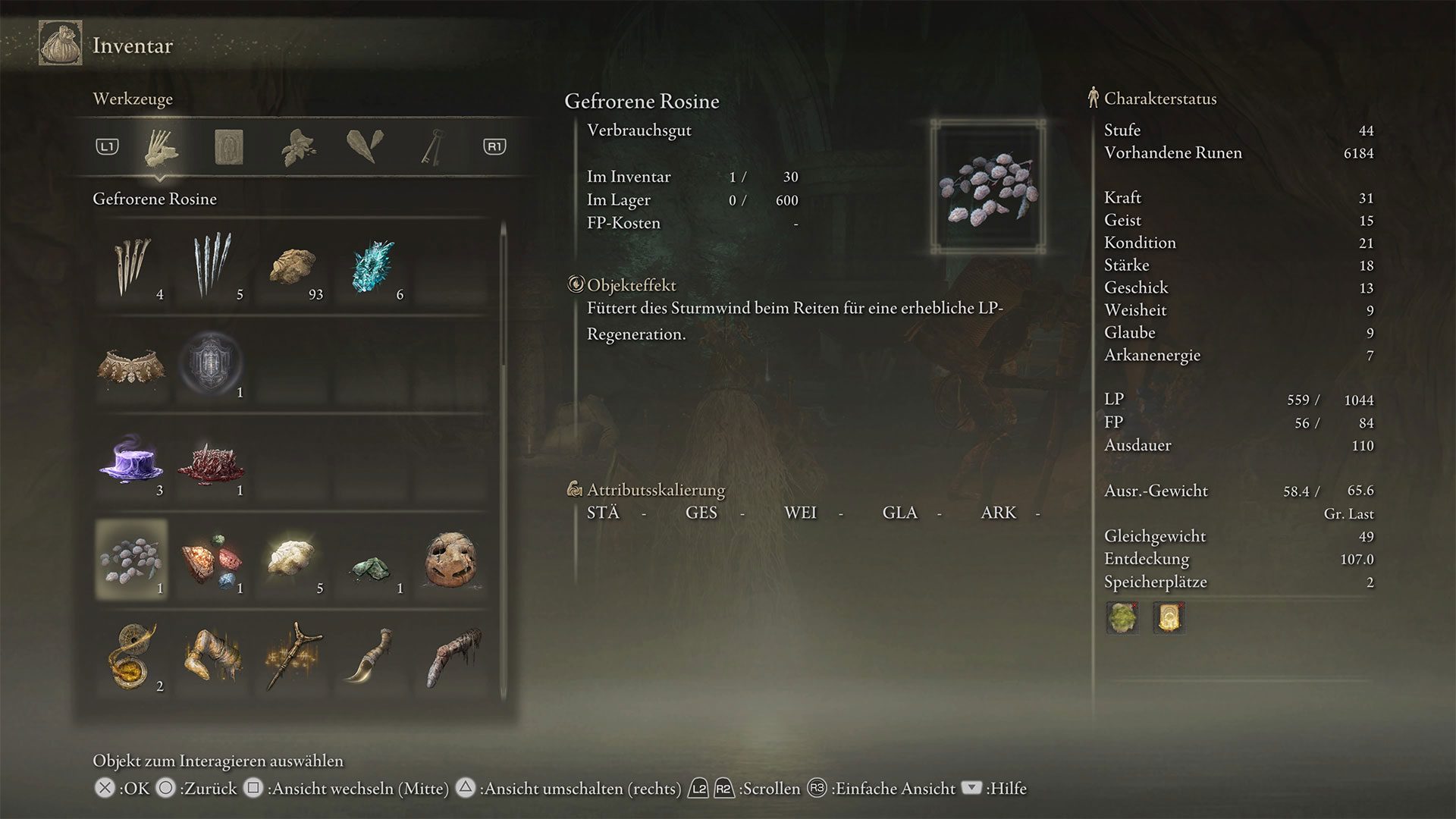Select the skeletal hand Werkzeuge tab
Image resolution: width=1456 pixels, height=819 pixels.
click(x=161, y=146)
